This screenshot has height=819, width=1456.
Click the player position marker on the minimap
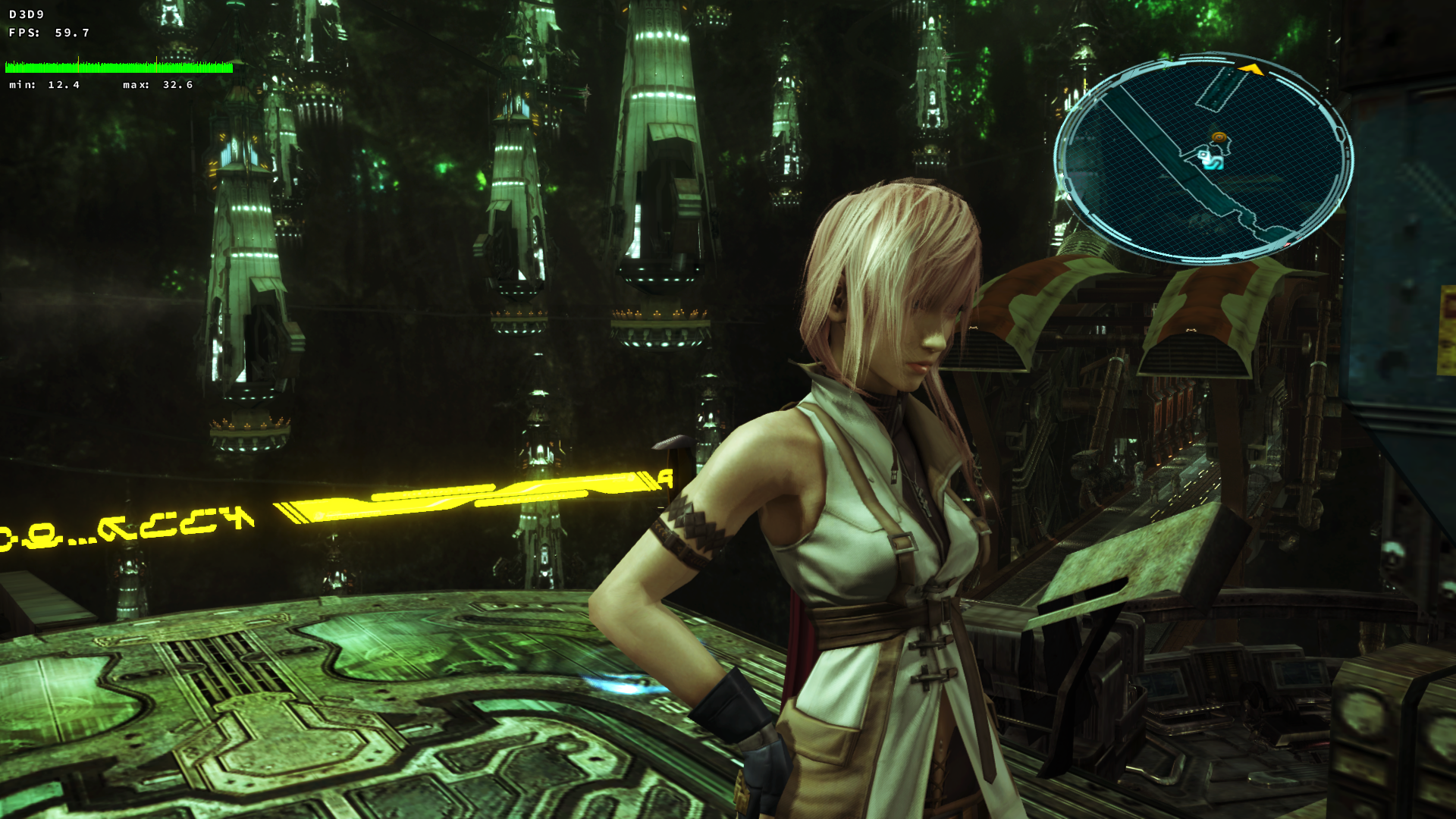click(x=1208, y=158)
